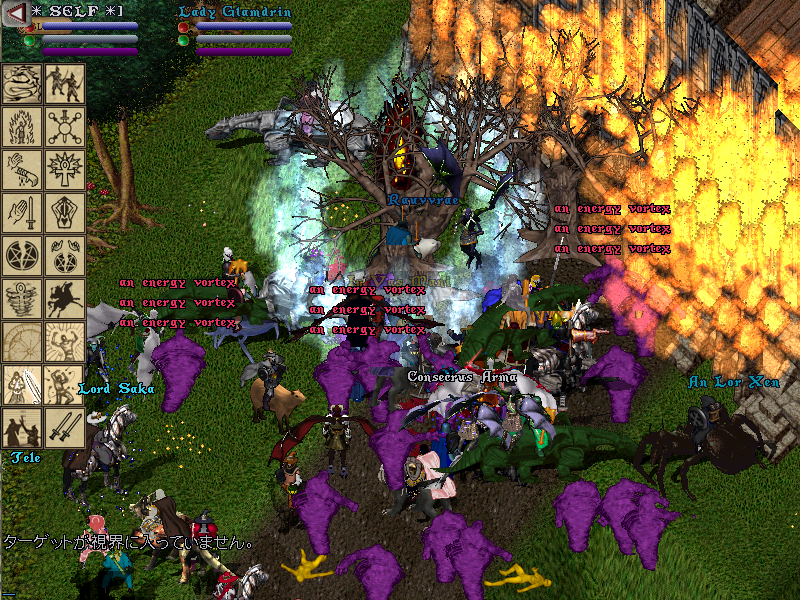Click the red triangle arrow beside SELF
The image size is (800, 600).
tap(14, 12)
